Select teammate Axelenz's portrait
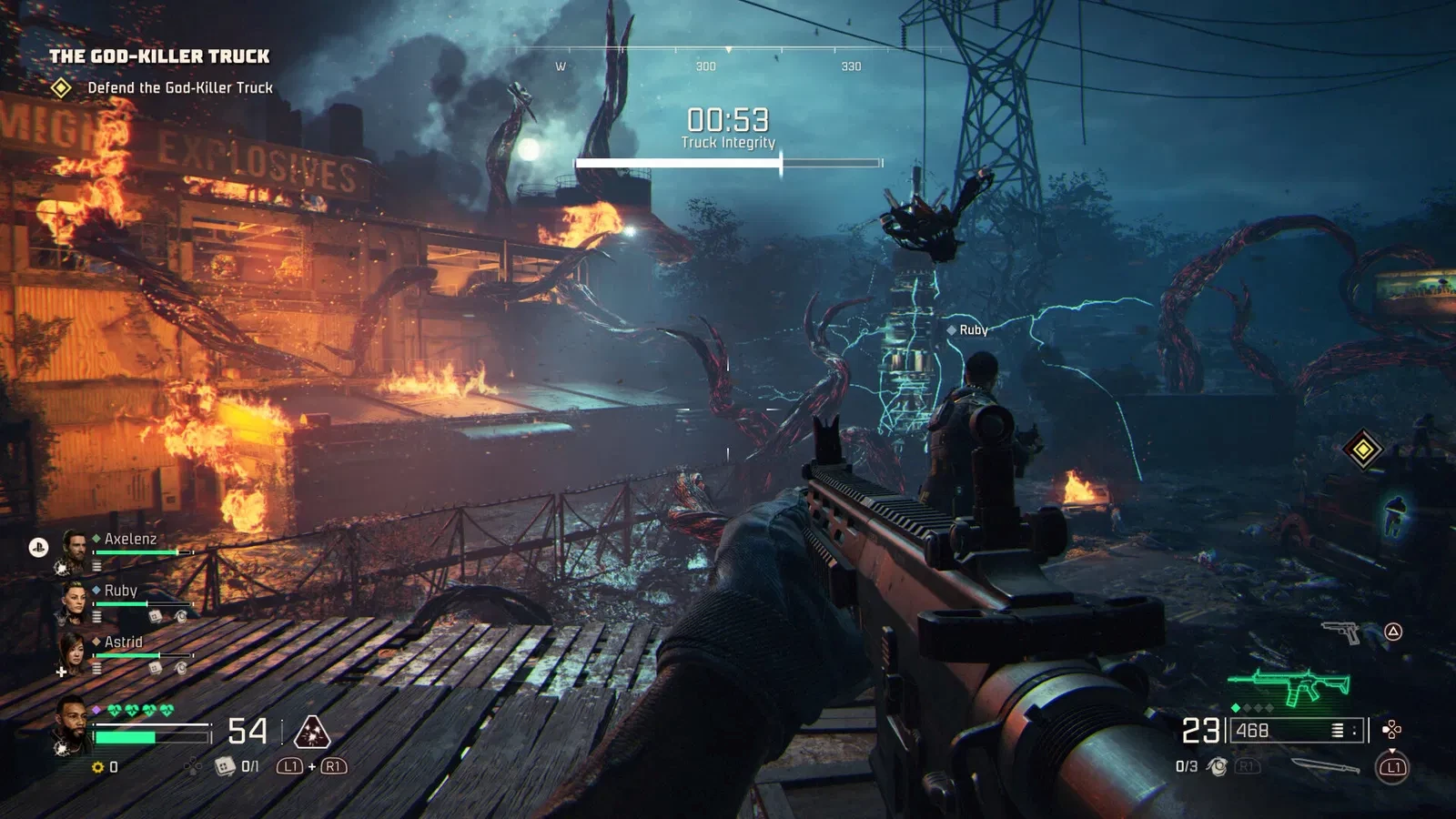The height and width of the screenshot is (819, 1456). [74, 548]
